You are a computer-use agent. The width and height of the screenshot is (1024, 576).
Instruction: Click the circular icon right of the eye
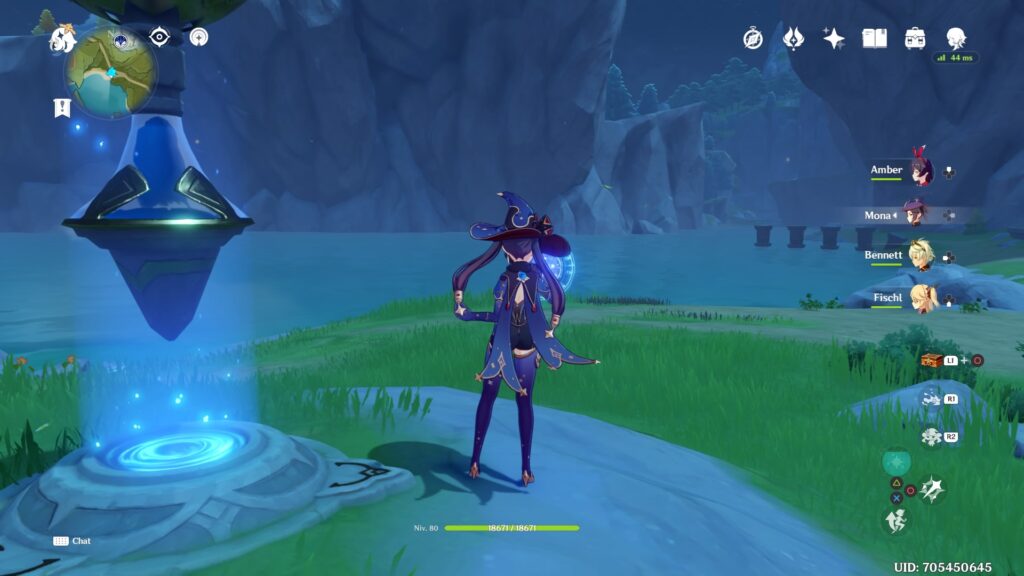pyautogui.click(x=199, y=37)
